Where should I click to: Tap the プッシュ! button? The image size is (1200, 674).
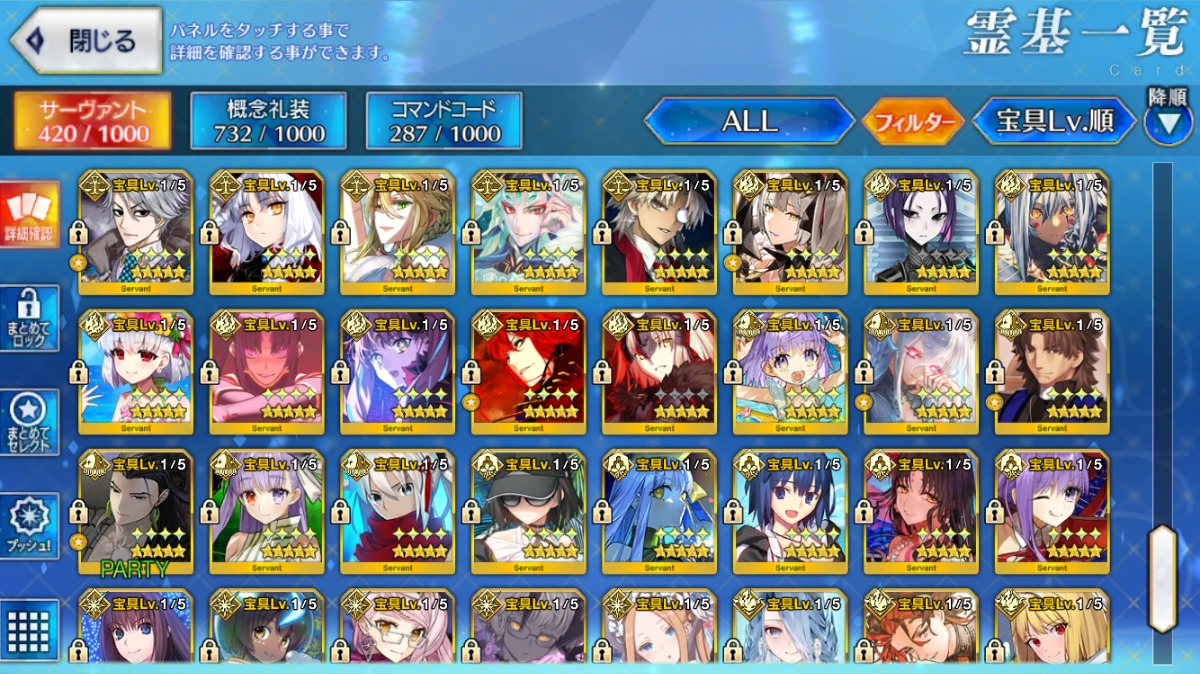29,526
